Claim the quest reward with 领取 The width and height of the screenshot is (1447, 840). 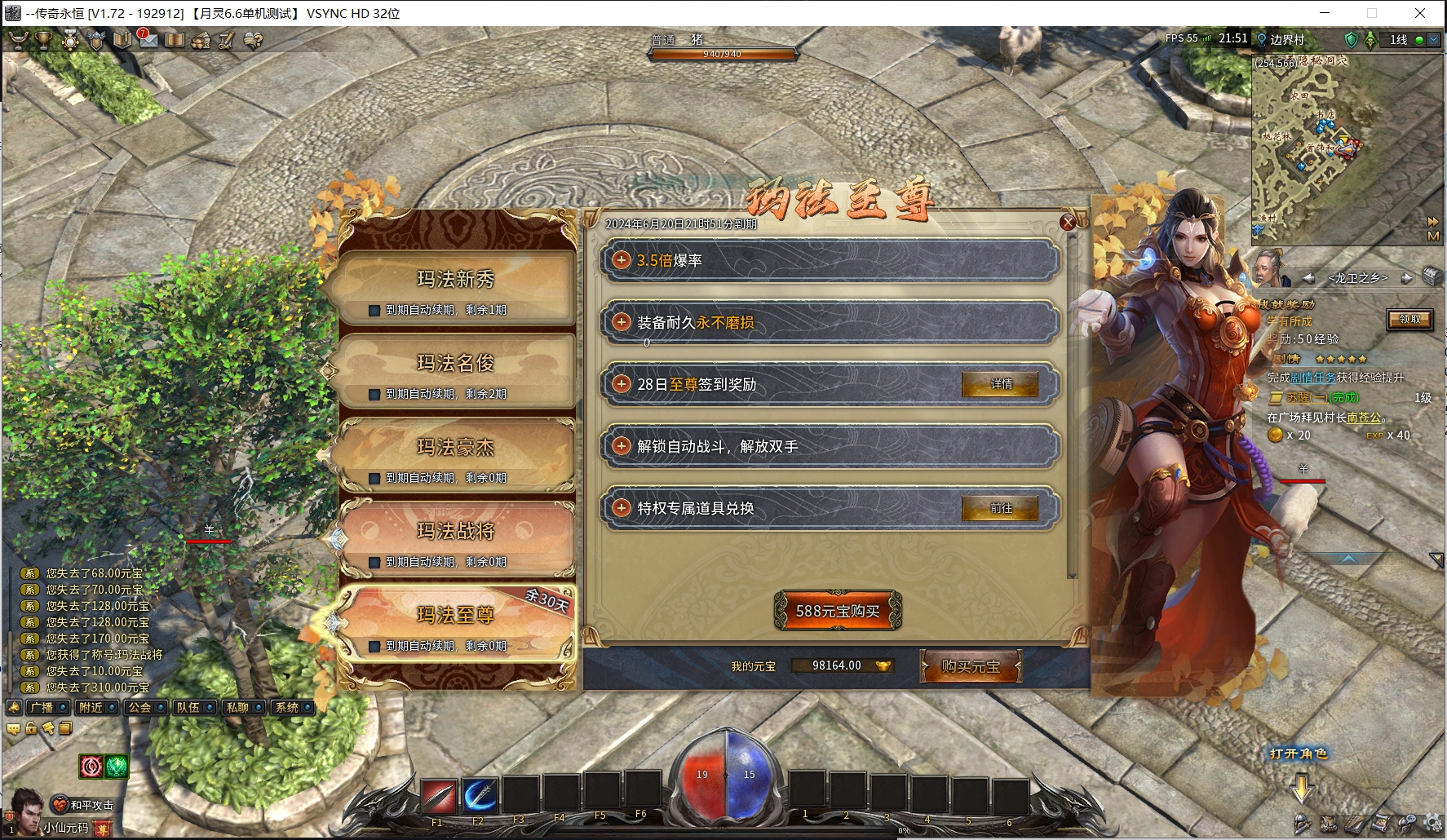point(1409,320)
